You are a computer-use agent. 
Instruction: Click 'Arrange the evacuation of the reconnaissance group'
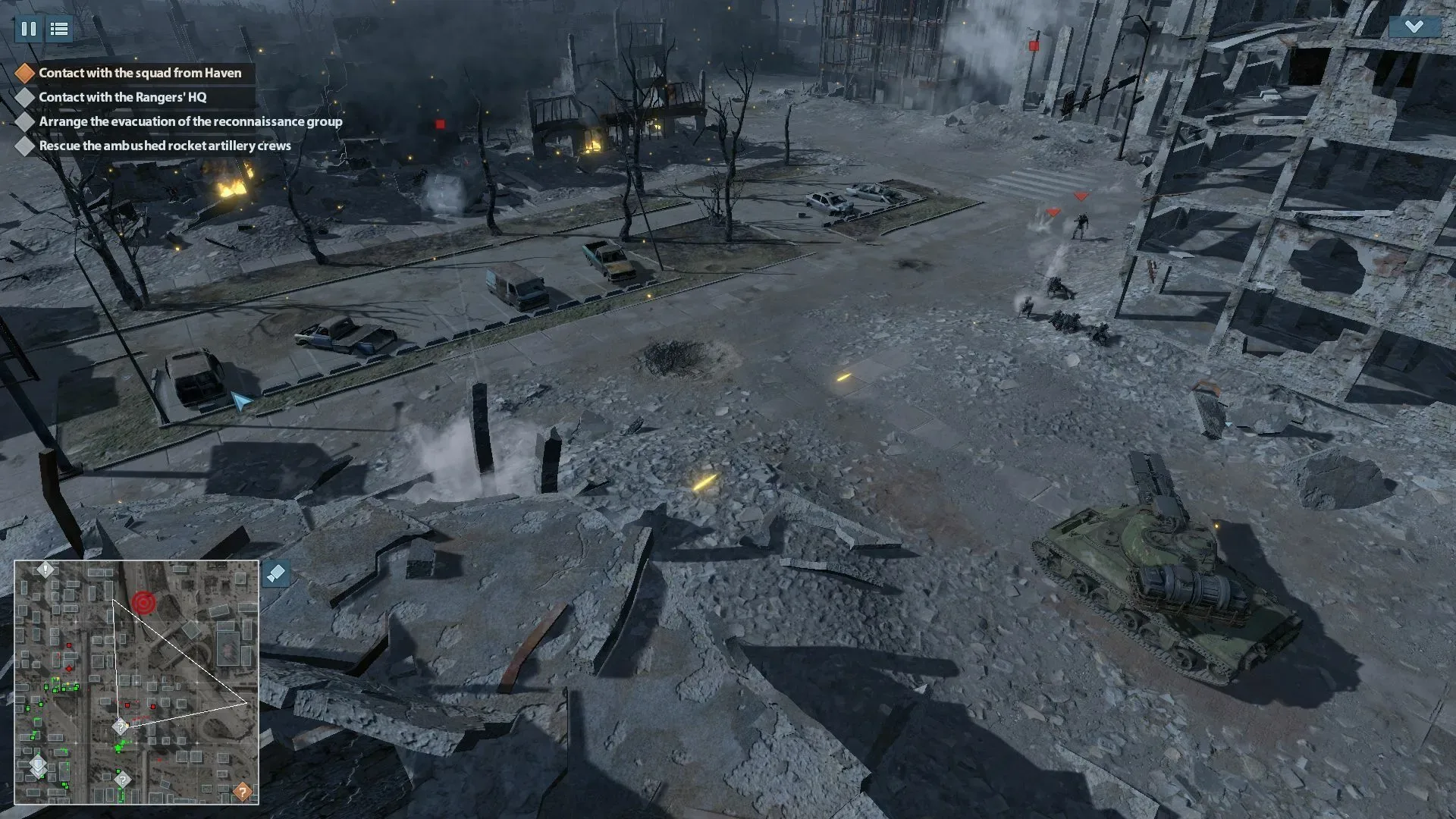[x=190, y=121]
